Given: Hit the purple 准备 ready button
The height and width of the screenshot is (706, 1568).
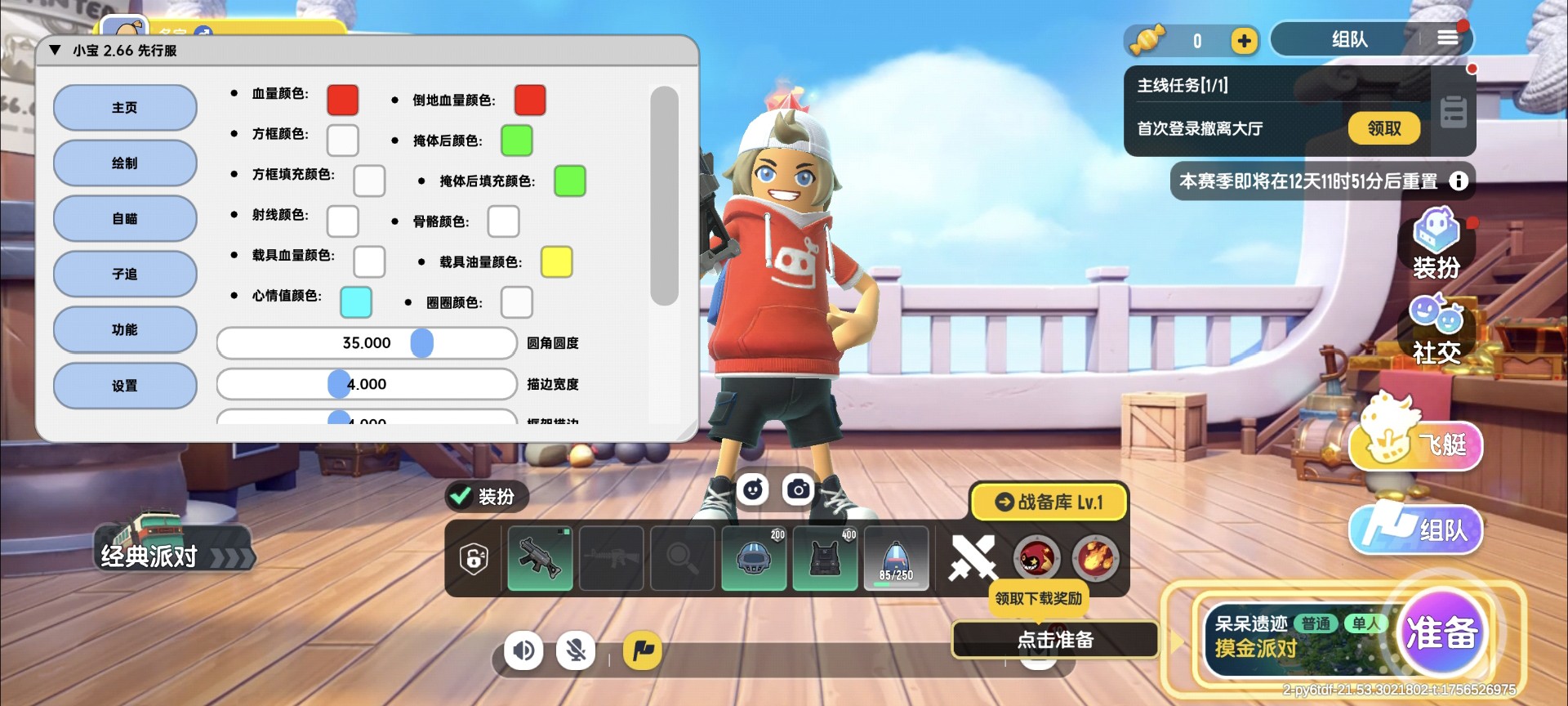Looking at the screenshot, I should 1441,632.
